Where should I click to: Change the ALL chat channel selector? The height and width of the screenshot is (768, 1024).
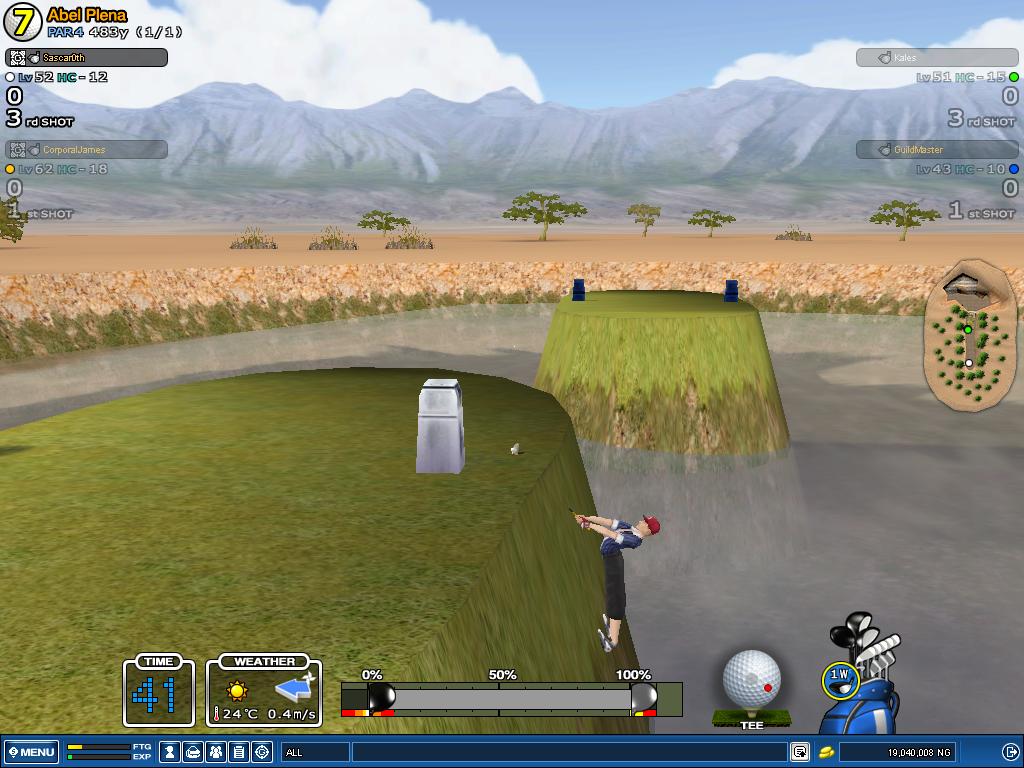315,752
